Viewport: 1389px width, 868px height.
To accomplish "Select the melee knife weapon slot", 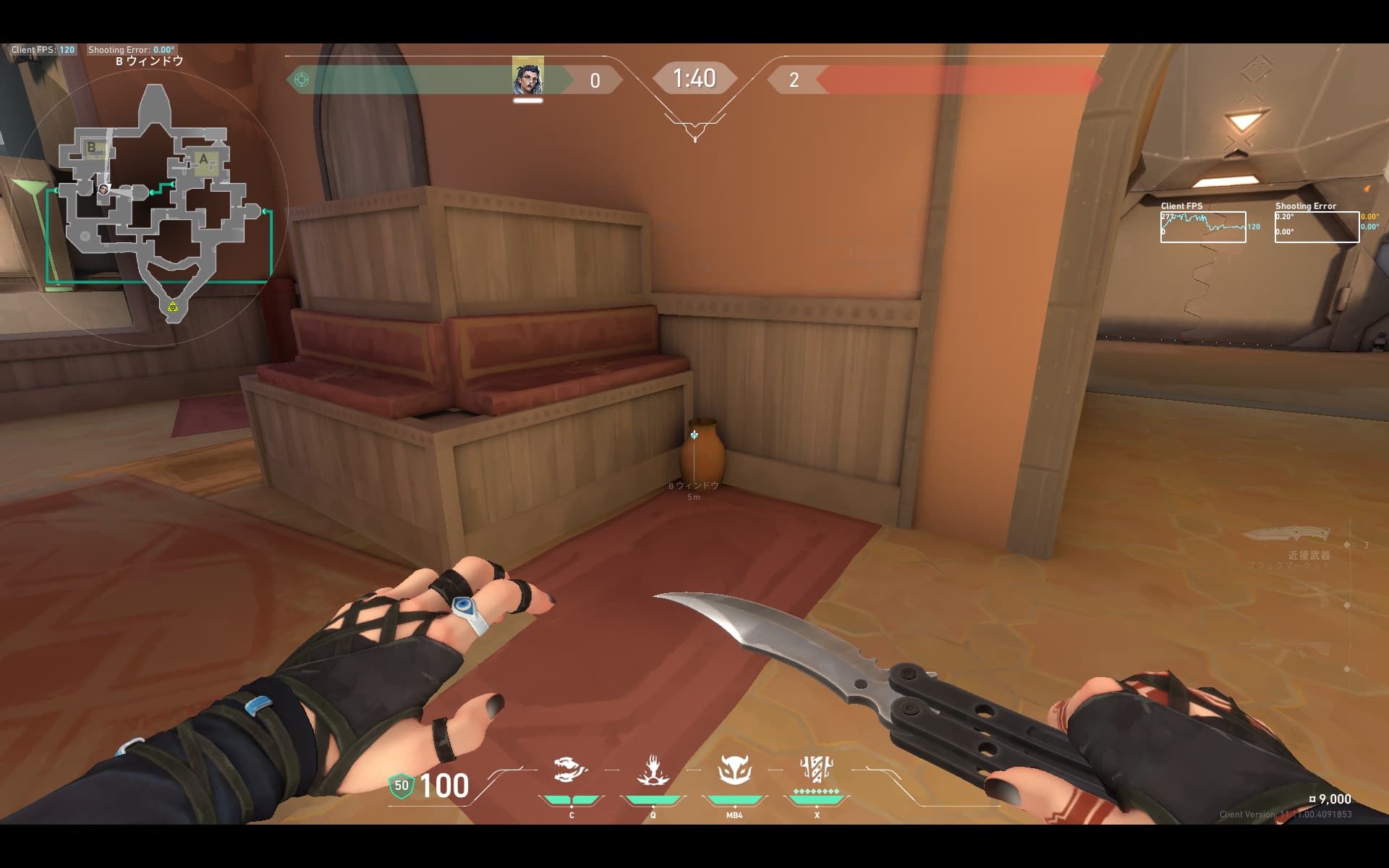I will [1286, 535].
